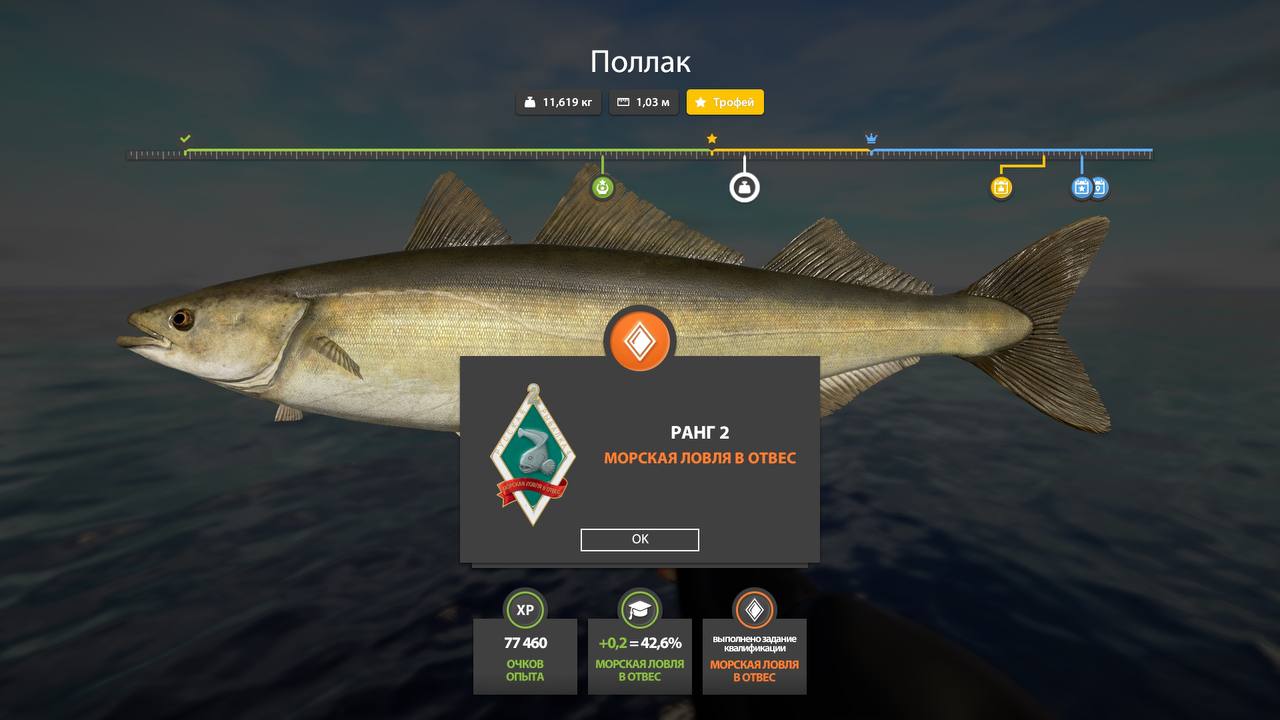Click the white weight marker icon on the scale
The height and width of the screenshot is (720, 1280).
tap(743, 186)
